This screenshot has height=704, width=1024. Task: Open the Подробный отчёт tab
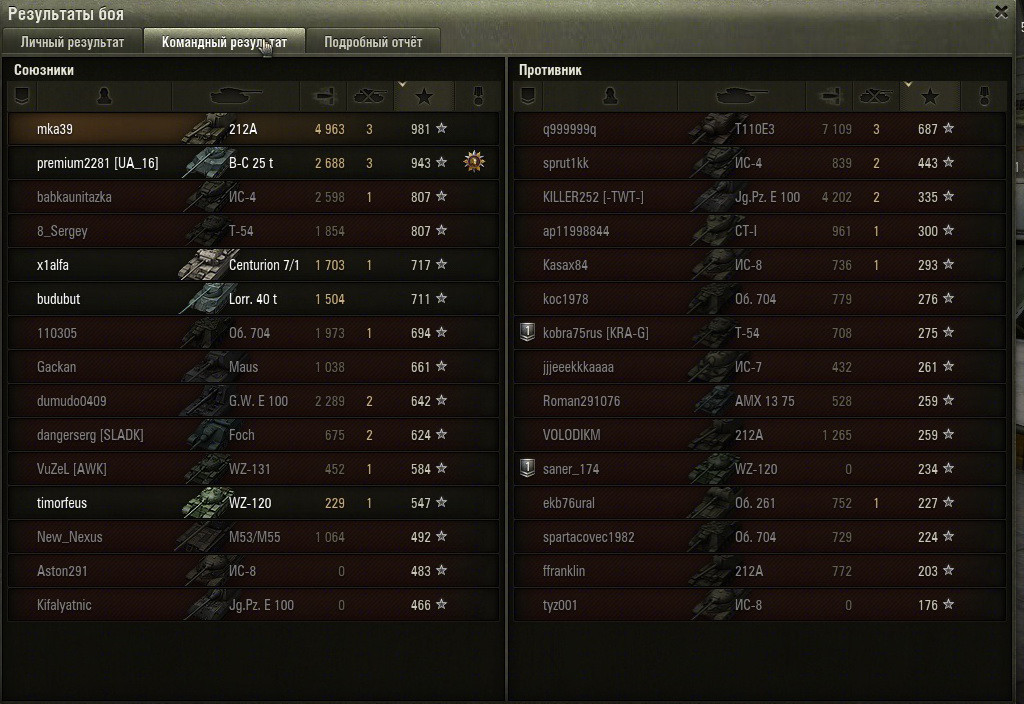tap(373, 42)
